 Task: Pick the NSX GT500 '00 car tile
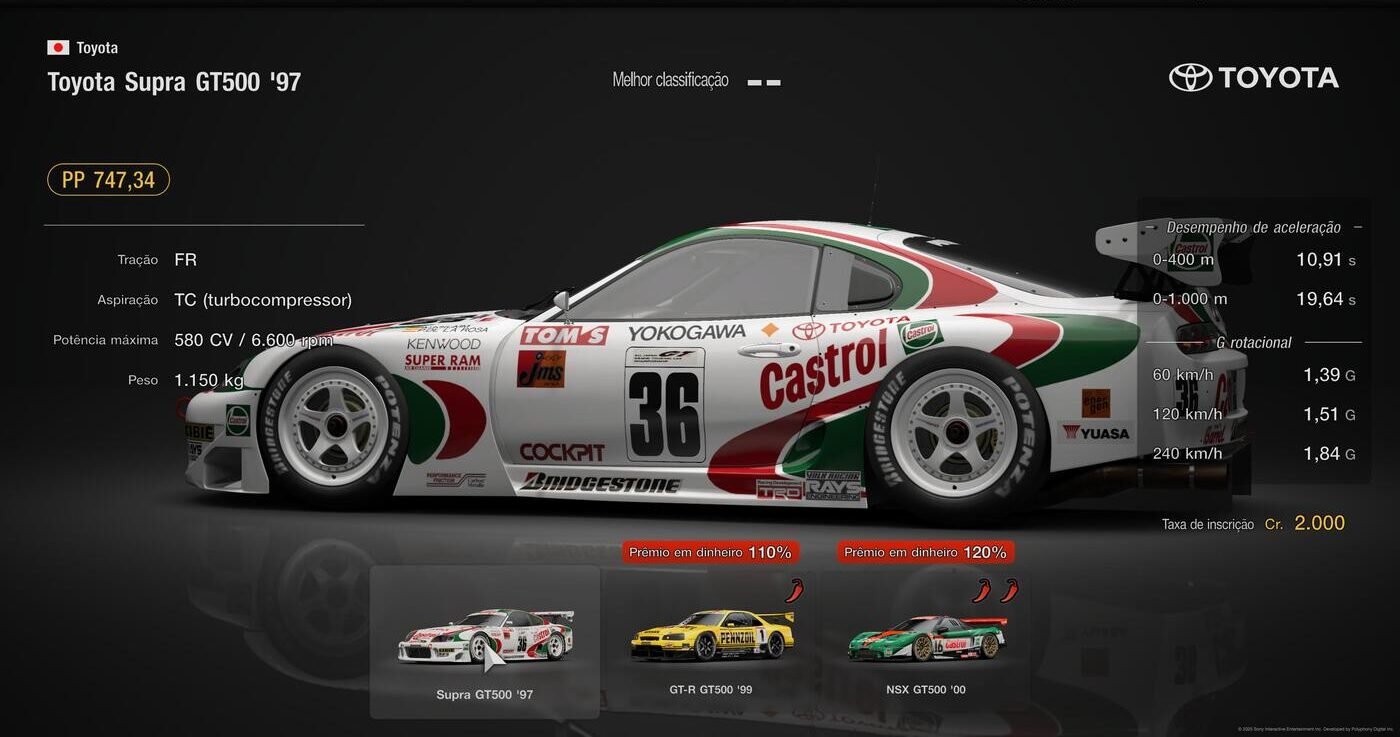pyautogui.click(x=926, y=641)
